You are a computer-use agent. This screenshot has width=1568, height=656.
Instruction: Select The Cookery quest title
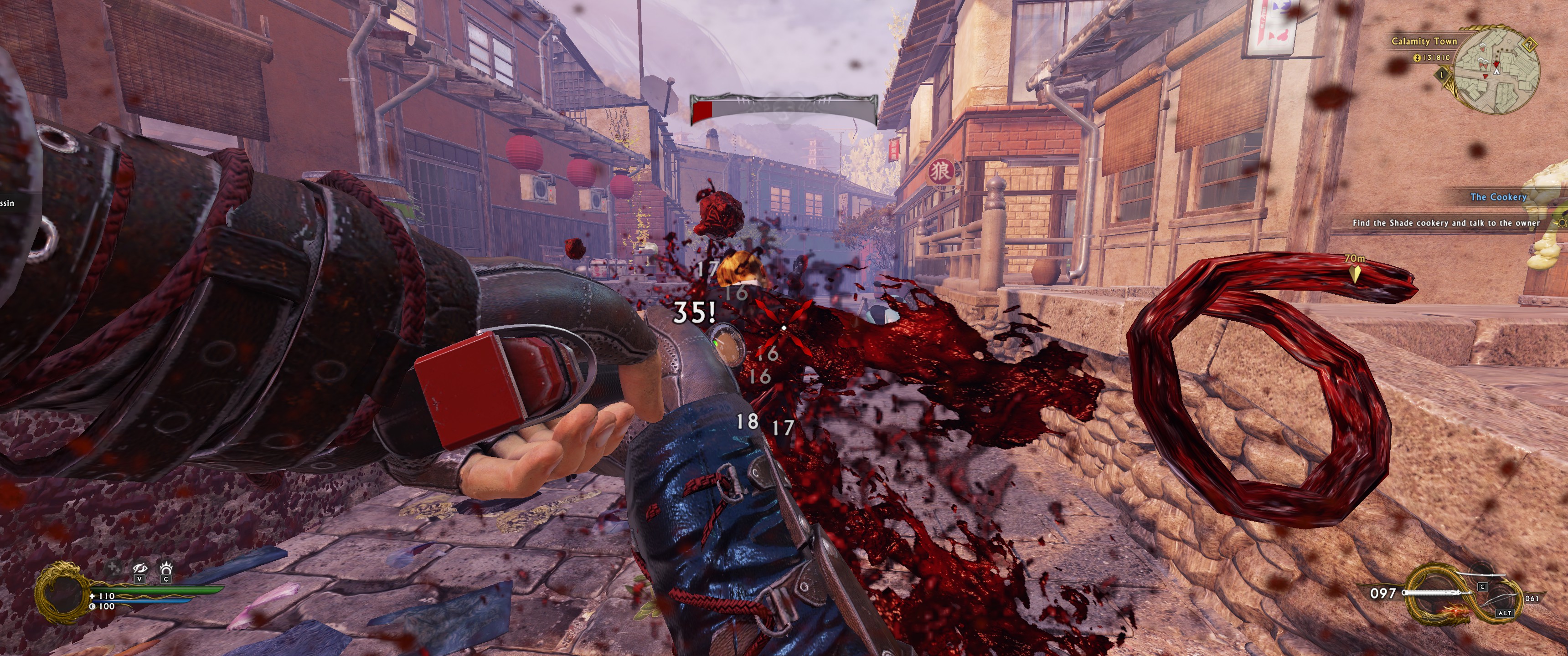tap(1498, 196)
